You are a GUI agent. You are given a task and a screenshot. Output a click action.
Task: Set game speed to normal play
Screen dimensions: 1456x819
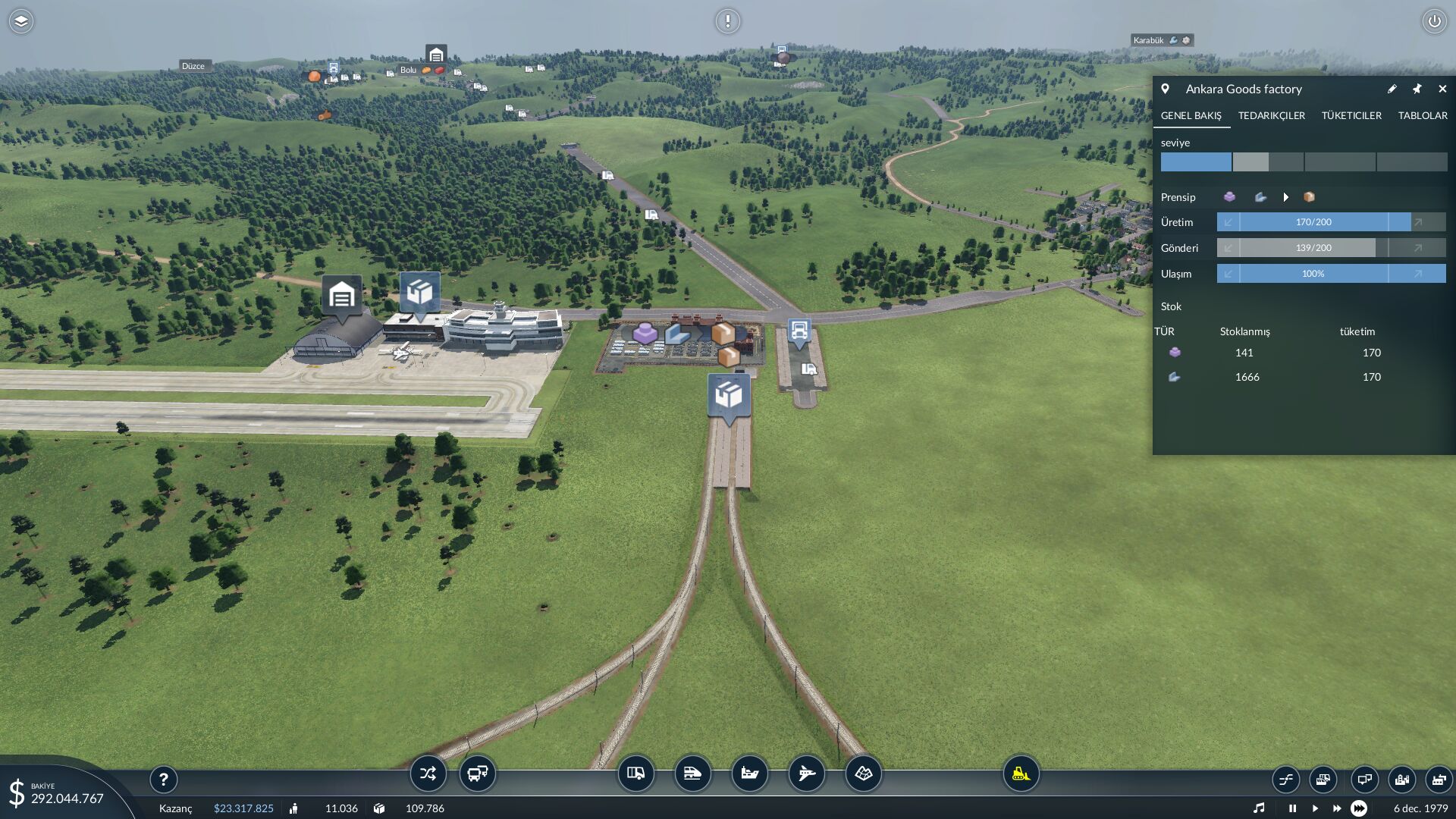pos(1315,808)
